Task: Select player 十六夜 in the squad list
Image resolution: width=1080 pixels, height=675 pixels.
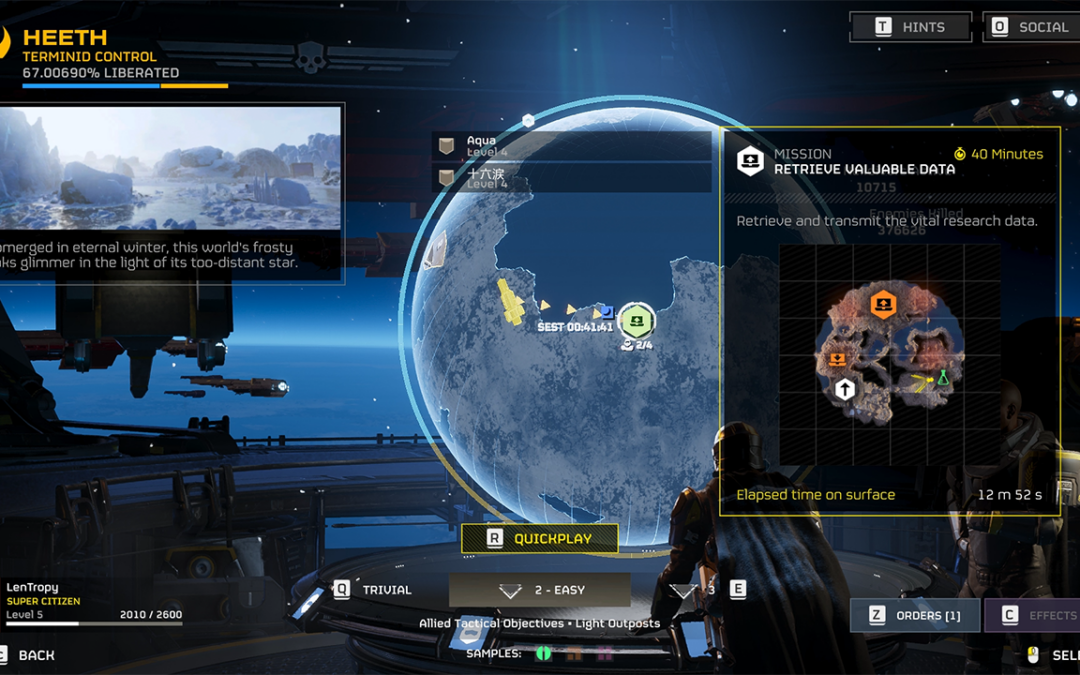Action: click(x=571, y=178)
